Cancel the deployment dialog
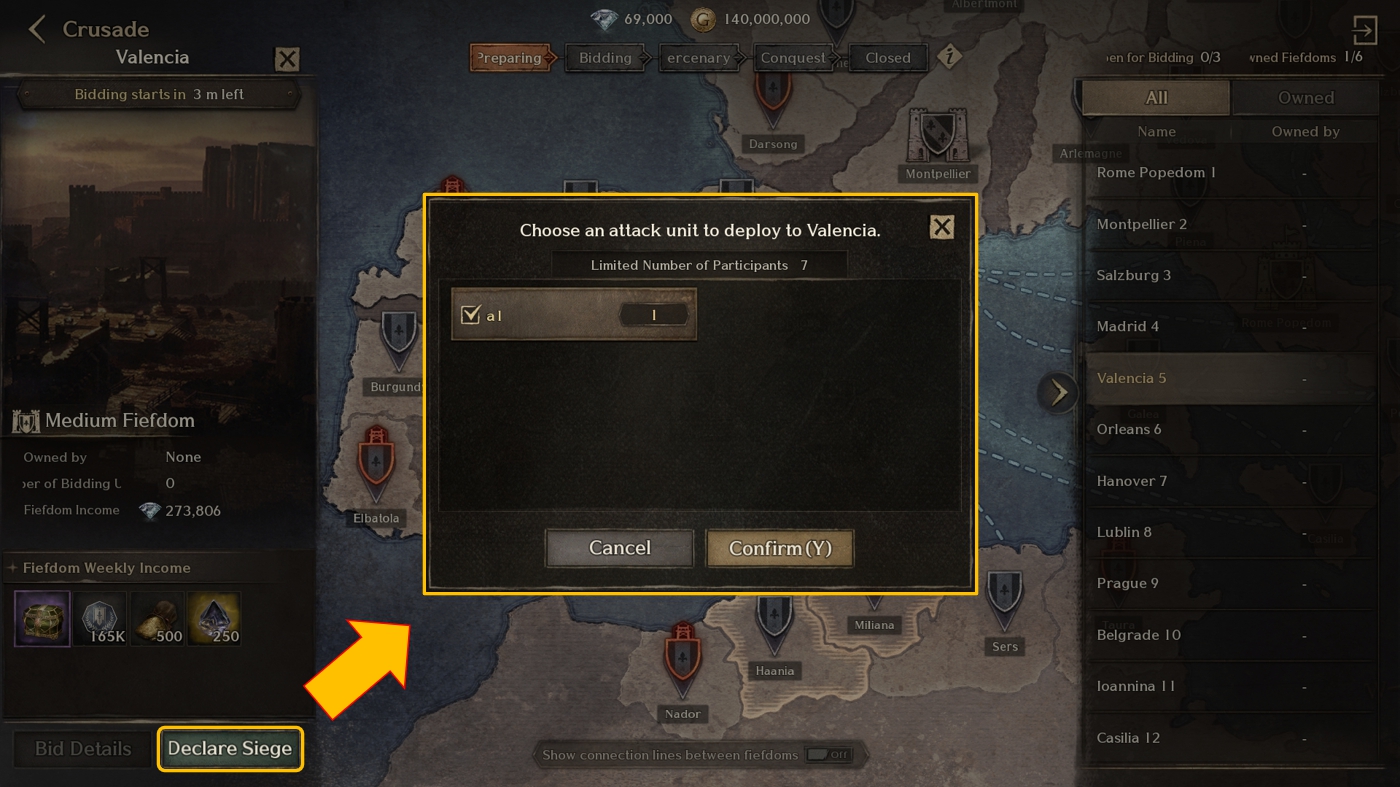The width and height of the screenshot is (1400, 787). tap(619, 548)
